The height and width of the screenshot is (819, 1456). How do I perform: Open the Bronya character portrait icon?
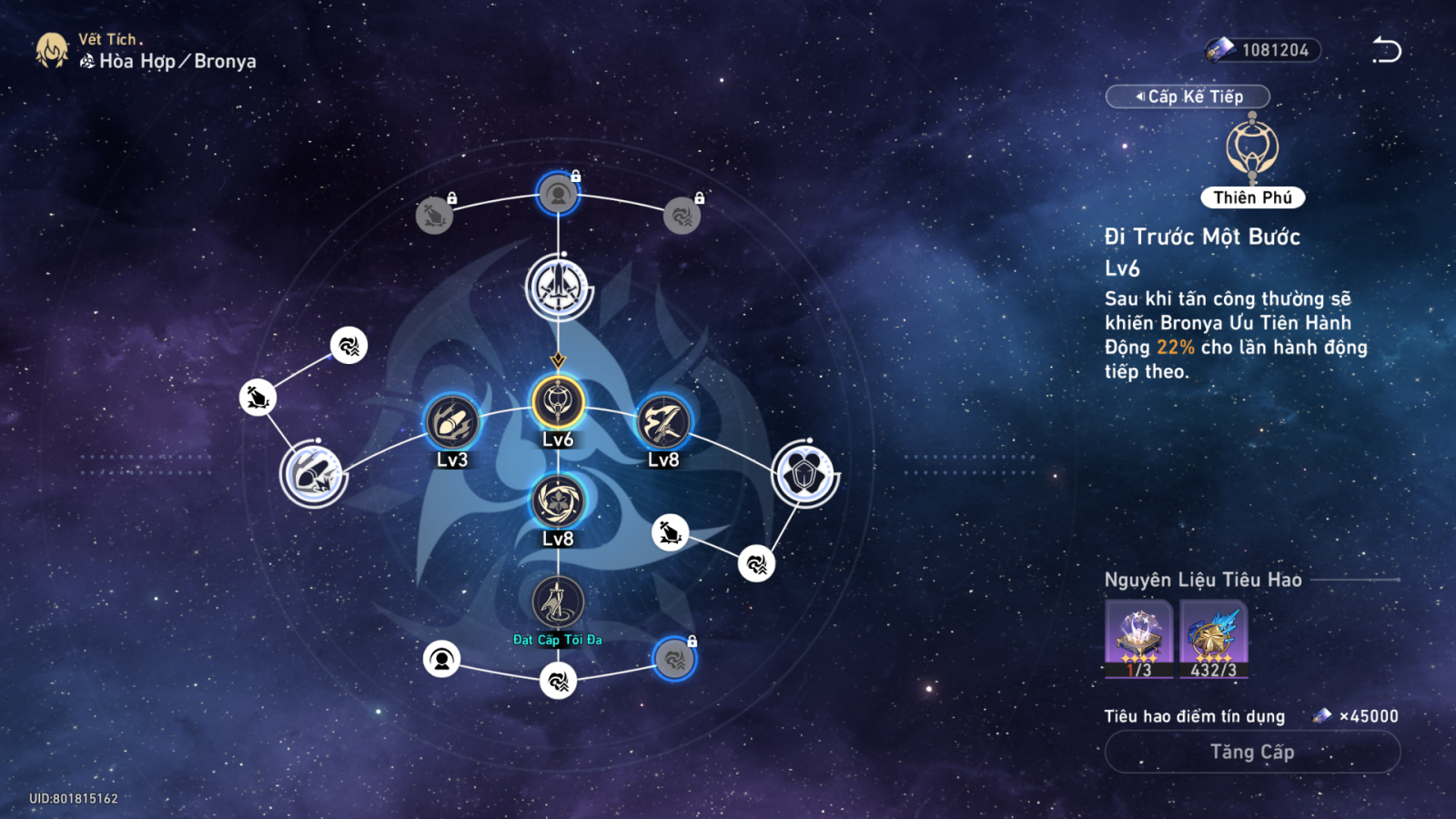pyautogui.click(x=52, y=51)
